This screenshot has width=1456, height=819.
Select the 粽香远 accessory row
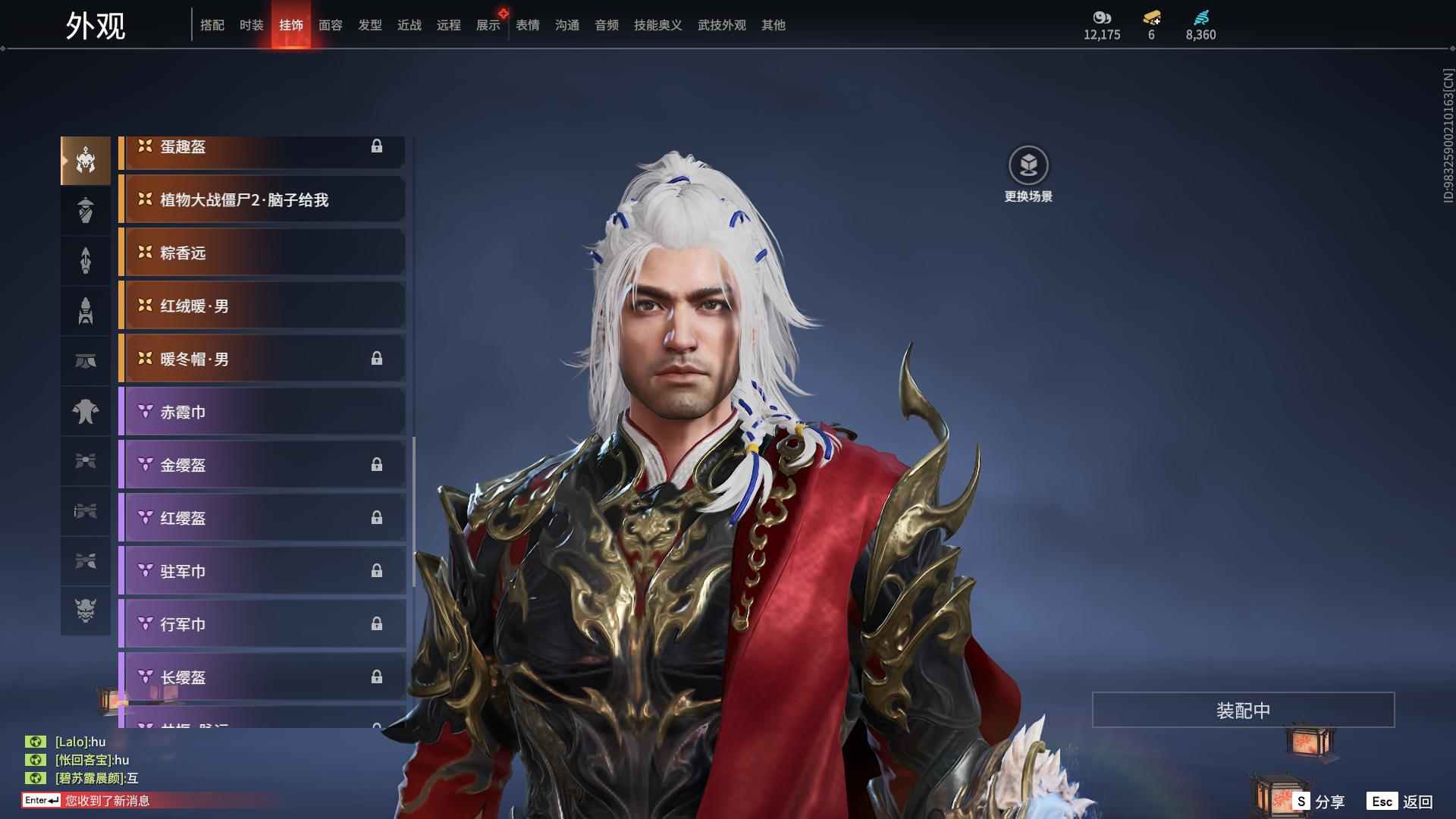[x=262, y=253]
